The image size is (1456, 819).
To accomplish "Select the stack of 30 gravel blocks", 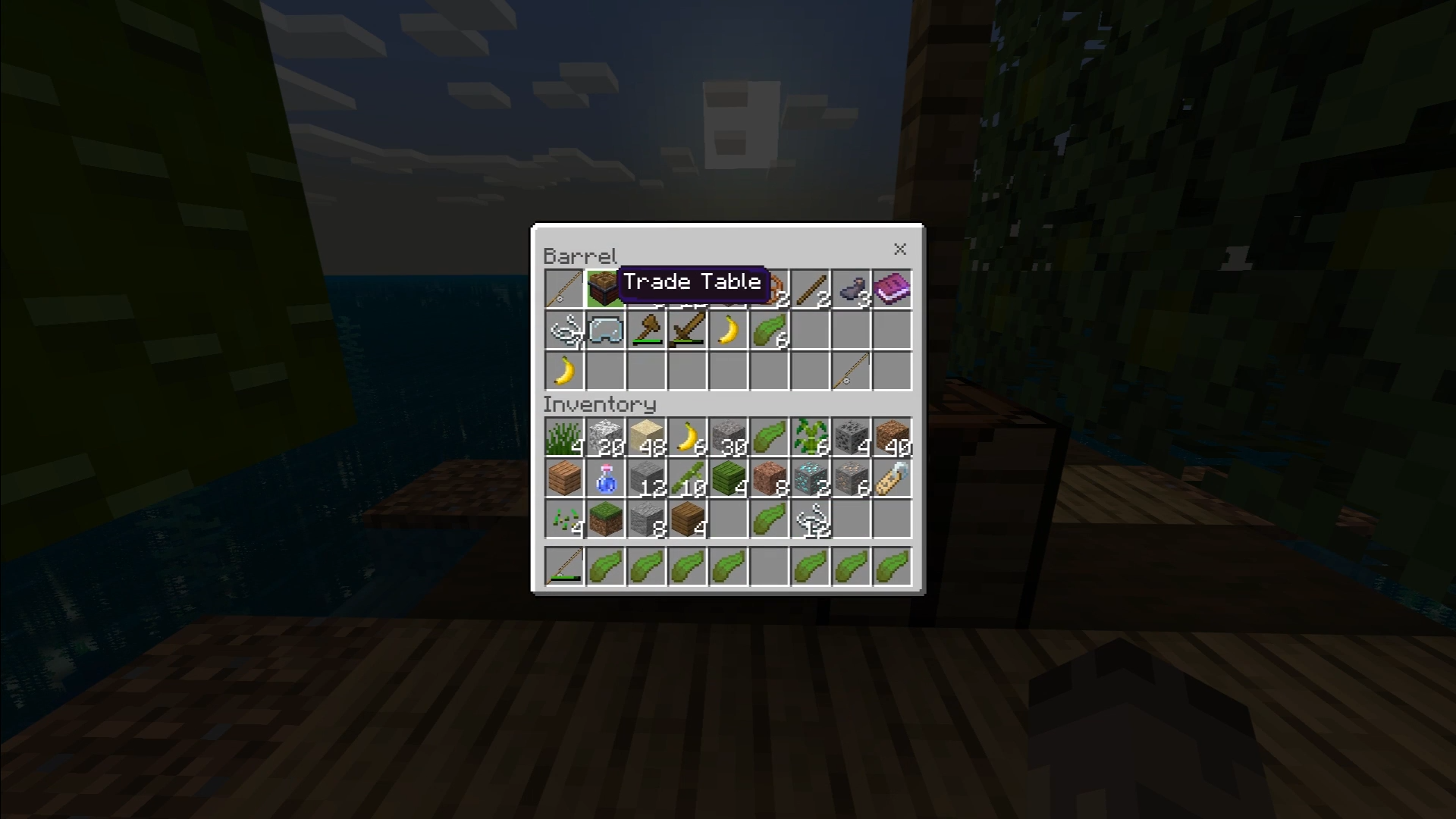I will 728,438.
